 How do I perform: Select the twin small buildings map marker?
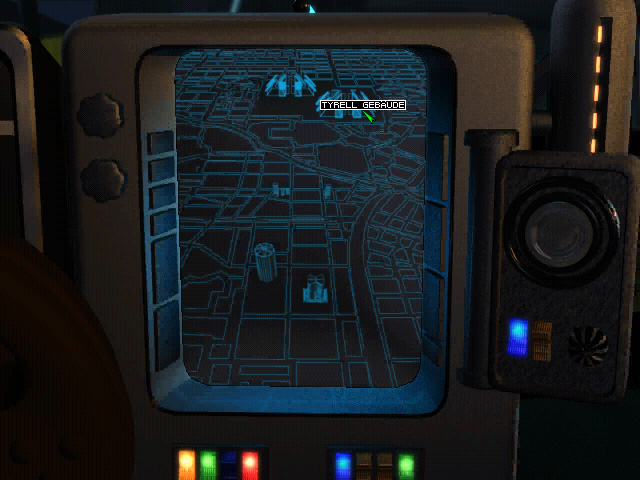tap(281, 190)
